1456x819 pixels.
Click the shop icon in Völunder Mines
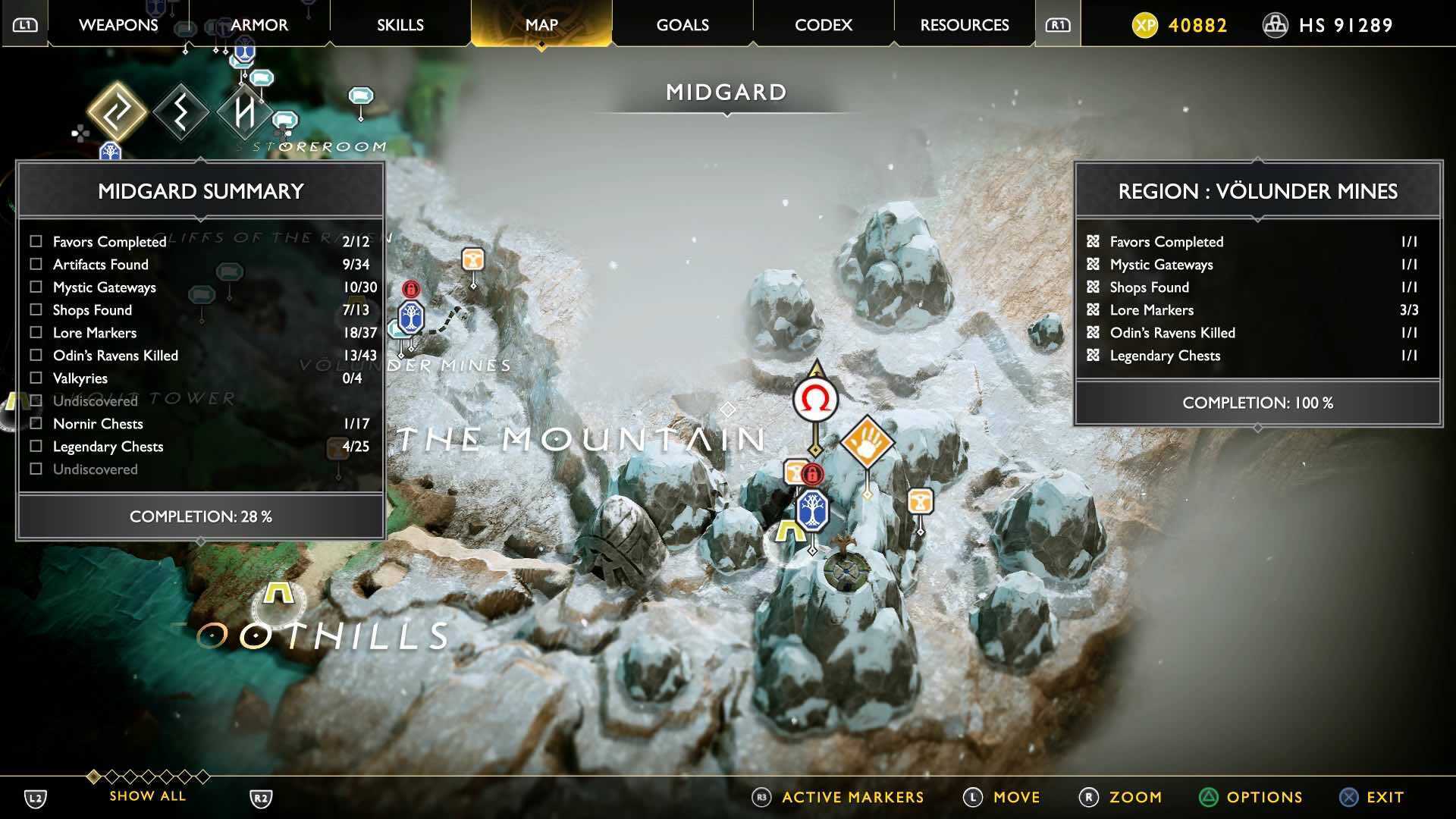click(472, 259)
